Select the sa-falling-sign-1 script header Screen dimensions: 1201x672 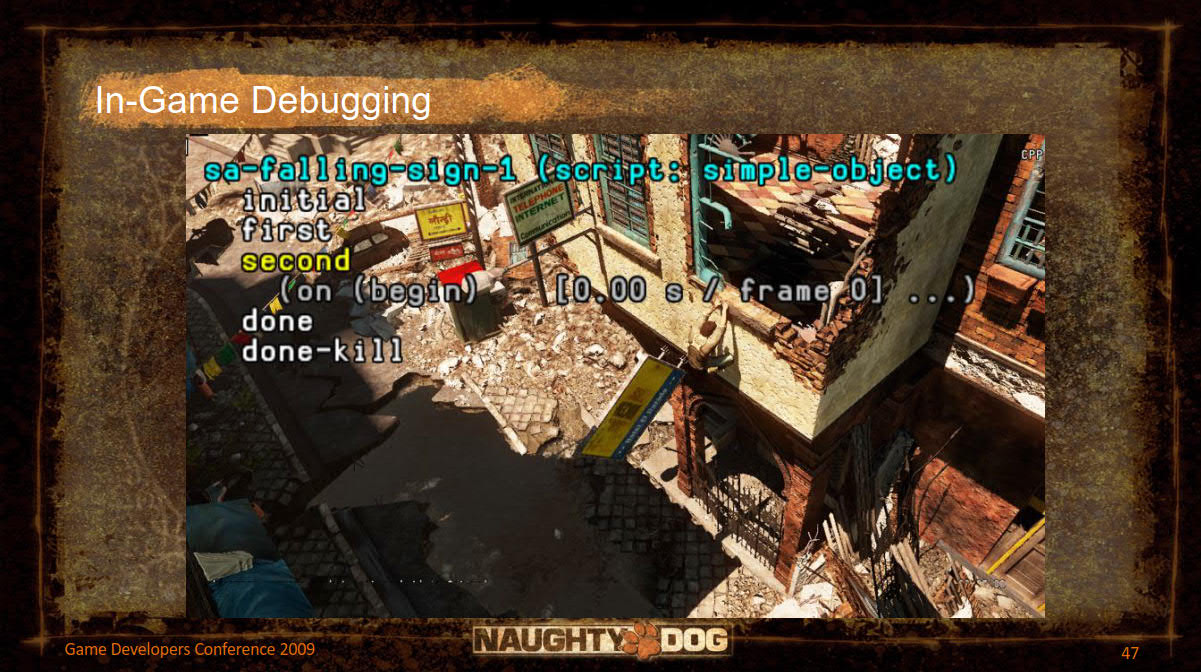[x=573, y=169]
